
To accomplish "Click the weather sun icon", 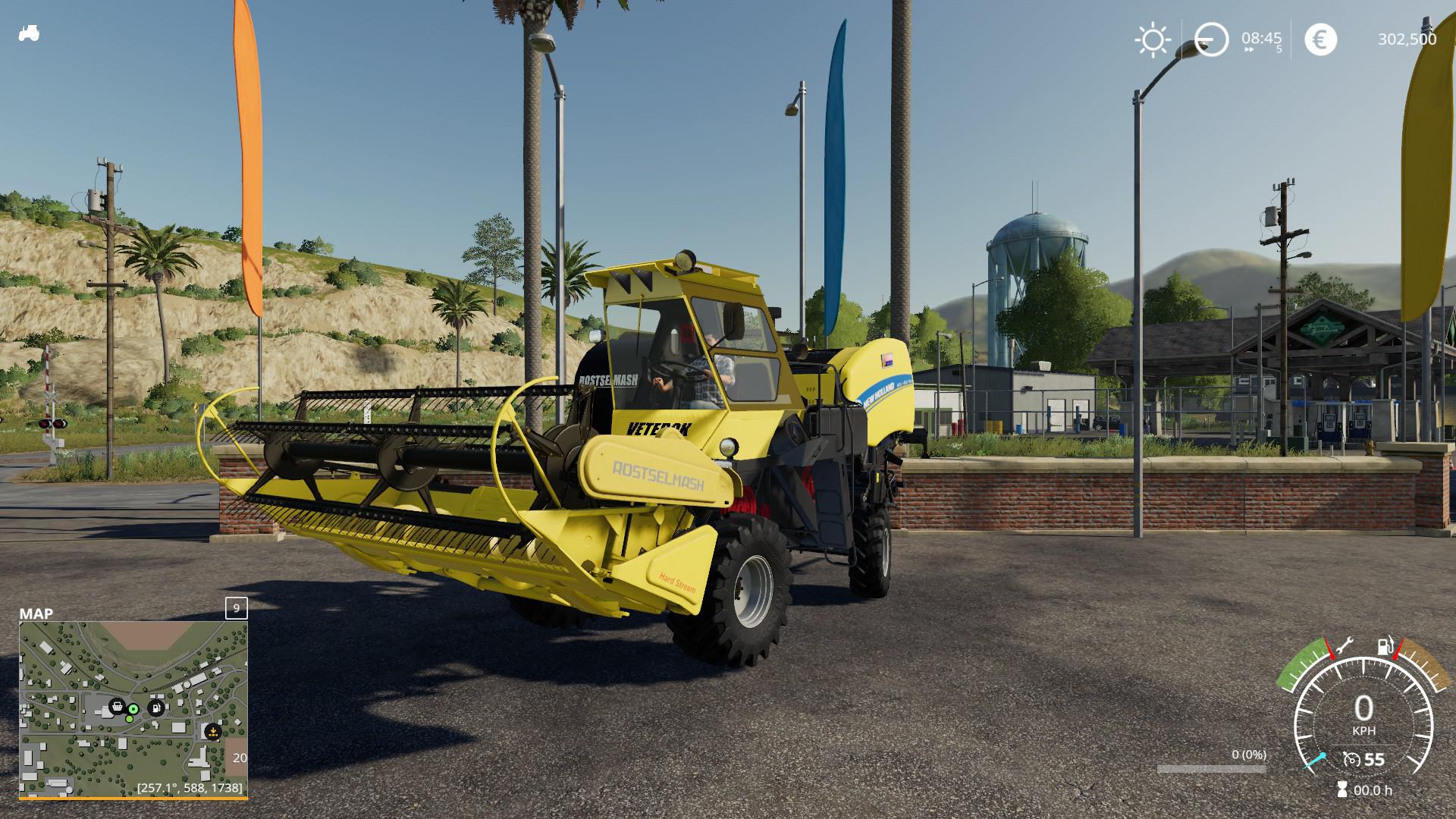I will 1153,38.
